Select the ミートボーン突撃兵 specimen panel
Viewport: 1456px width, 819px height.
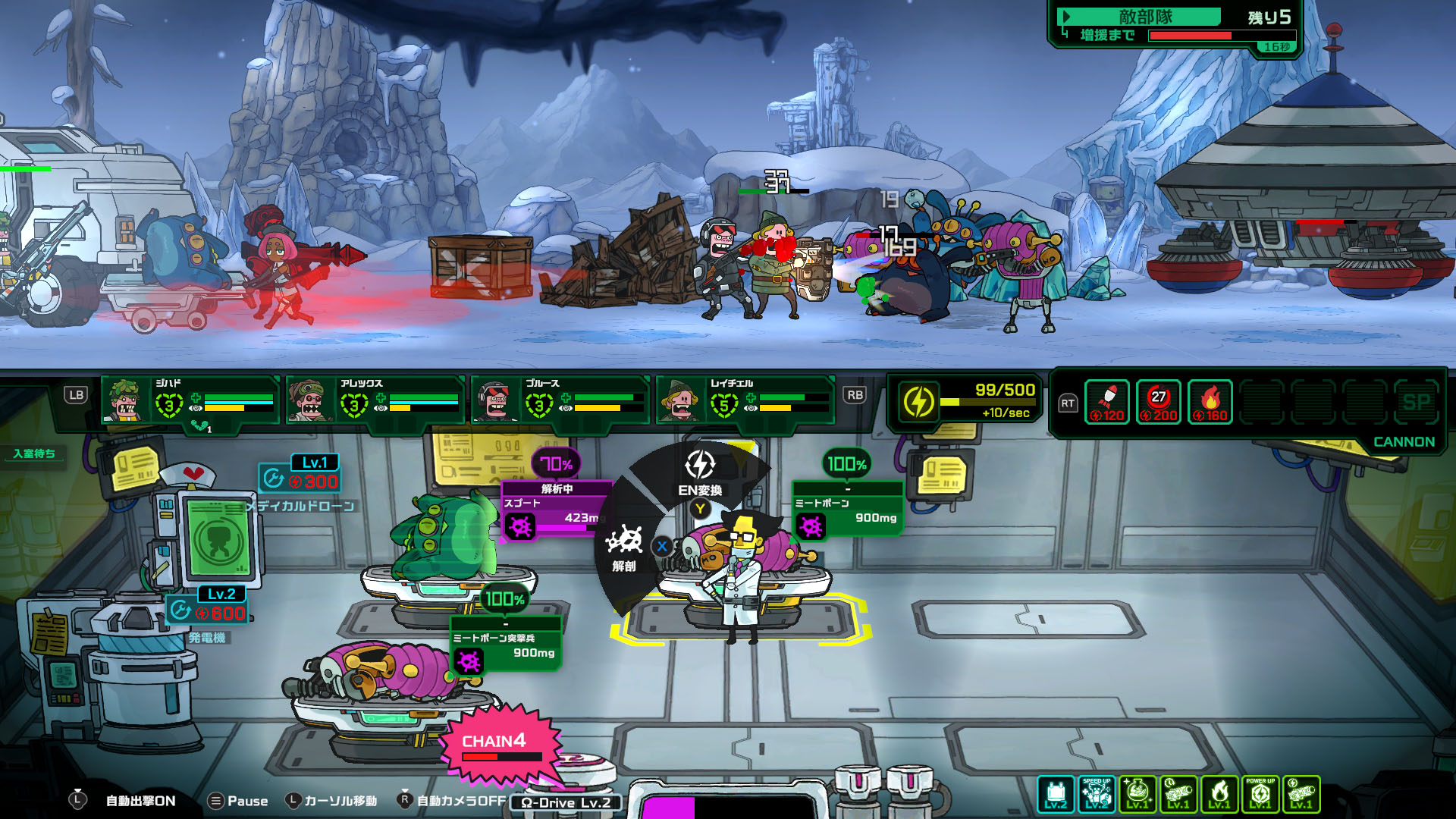coord(506,646)
